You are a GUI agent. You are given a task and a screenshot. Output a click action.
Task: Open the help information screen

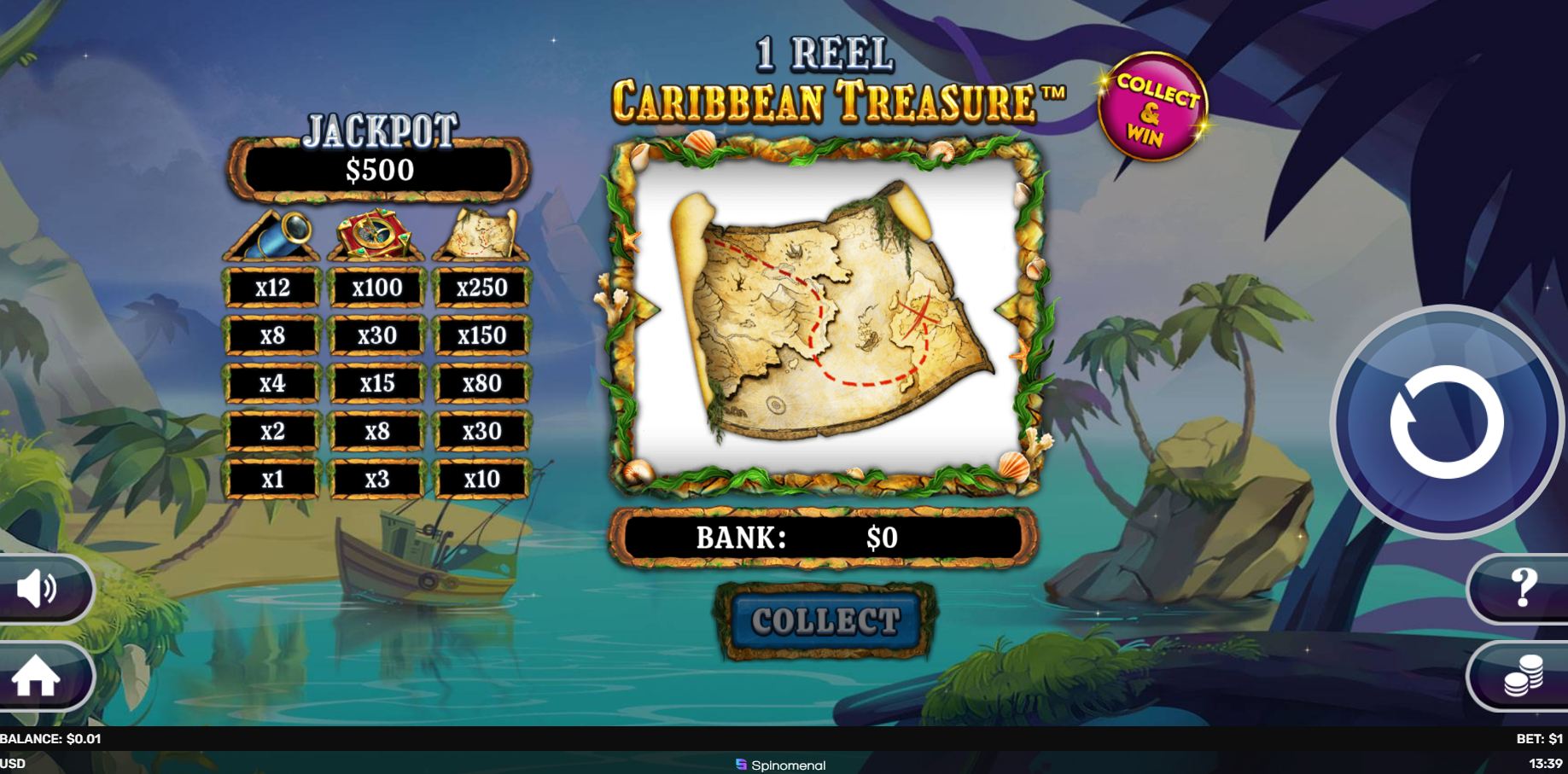point(1524,589)
